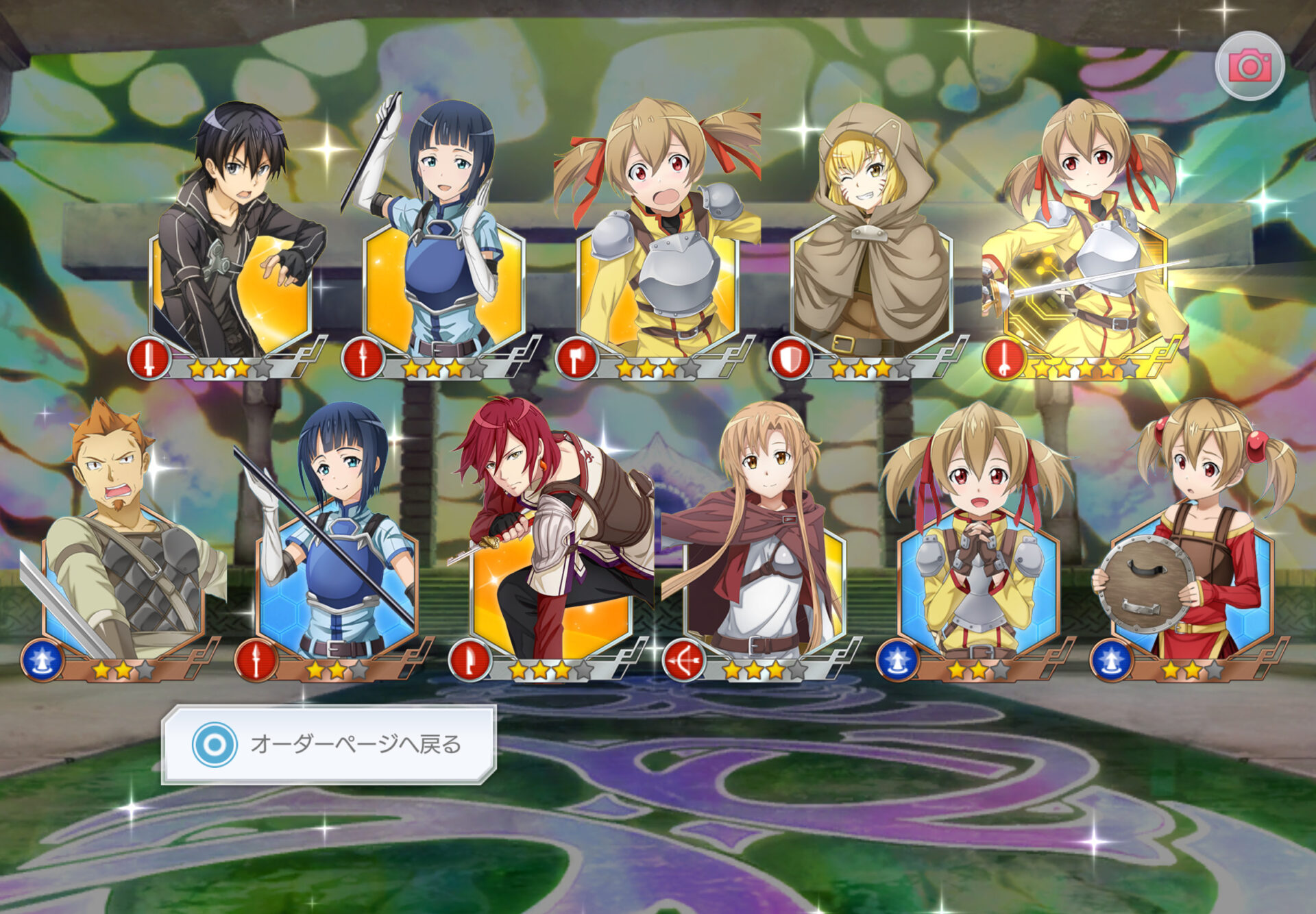Return to the order page button

click(x=329, y=744)
